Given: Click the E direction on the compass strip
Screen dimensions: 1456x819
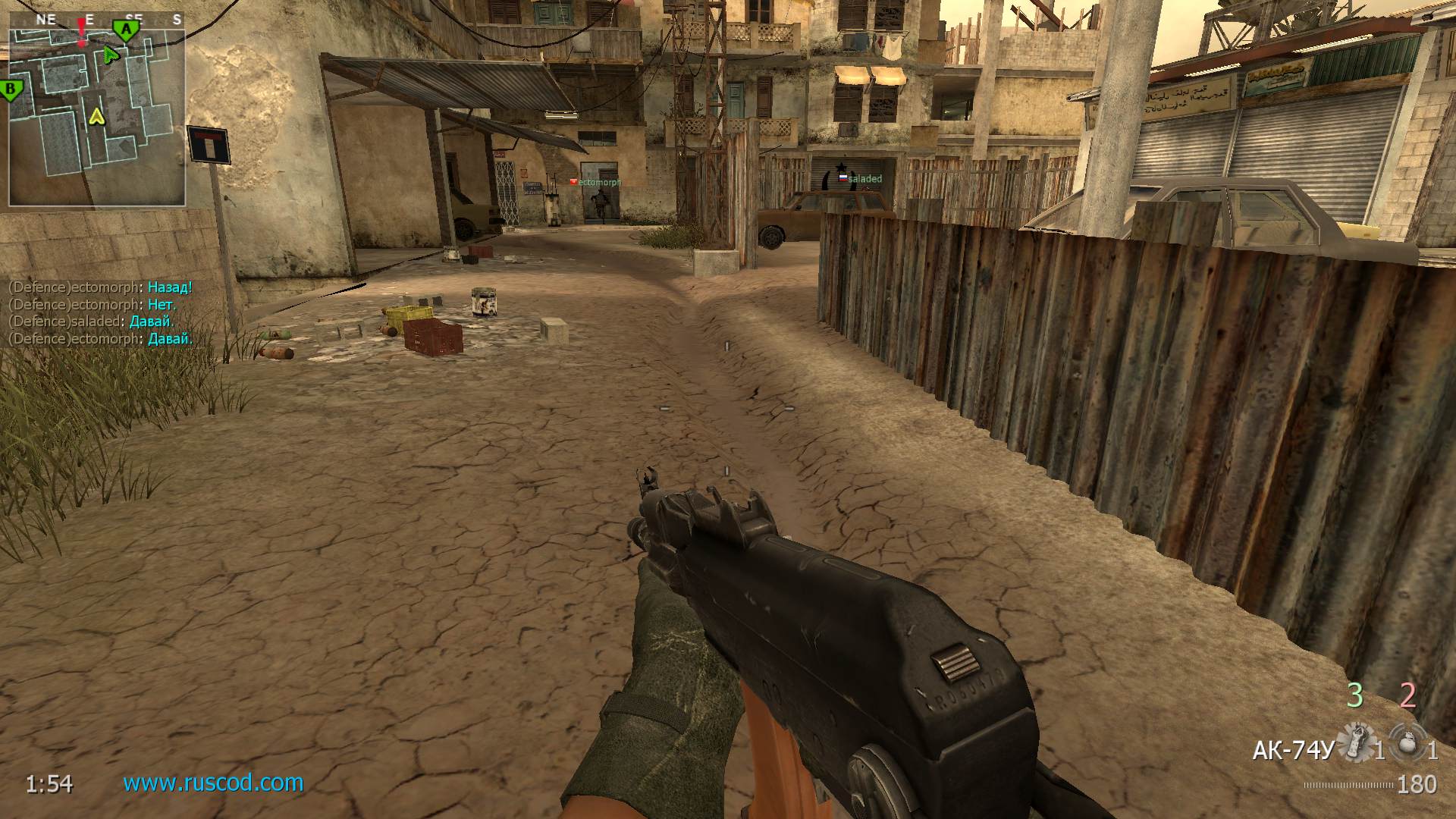Looking at the screenshot, I should click(x=89, y=20).
